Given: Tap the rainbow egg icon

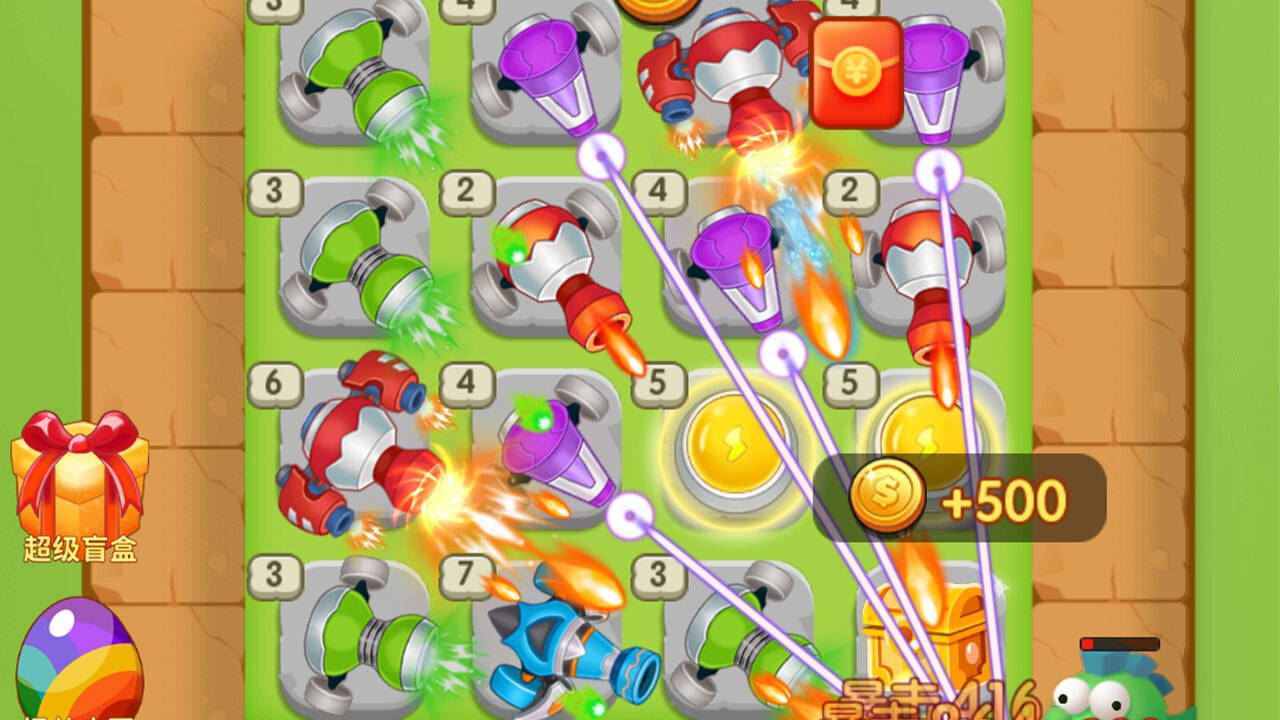Looking at the screenshot, I should coord(79,655).
